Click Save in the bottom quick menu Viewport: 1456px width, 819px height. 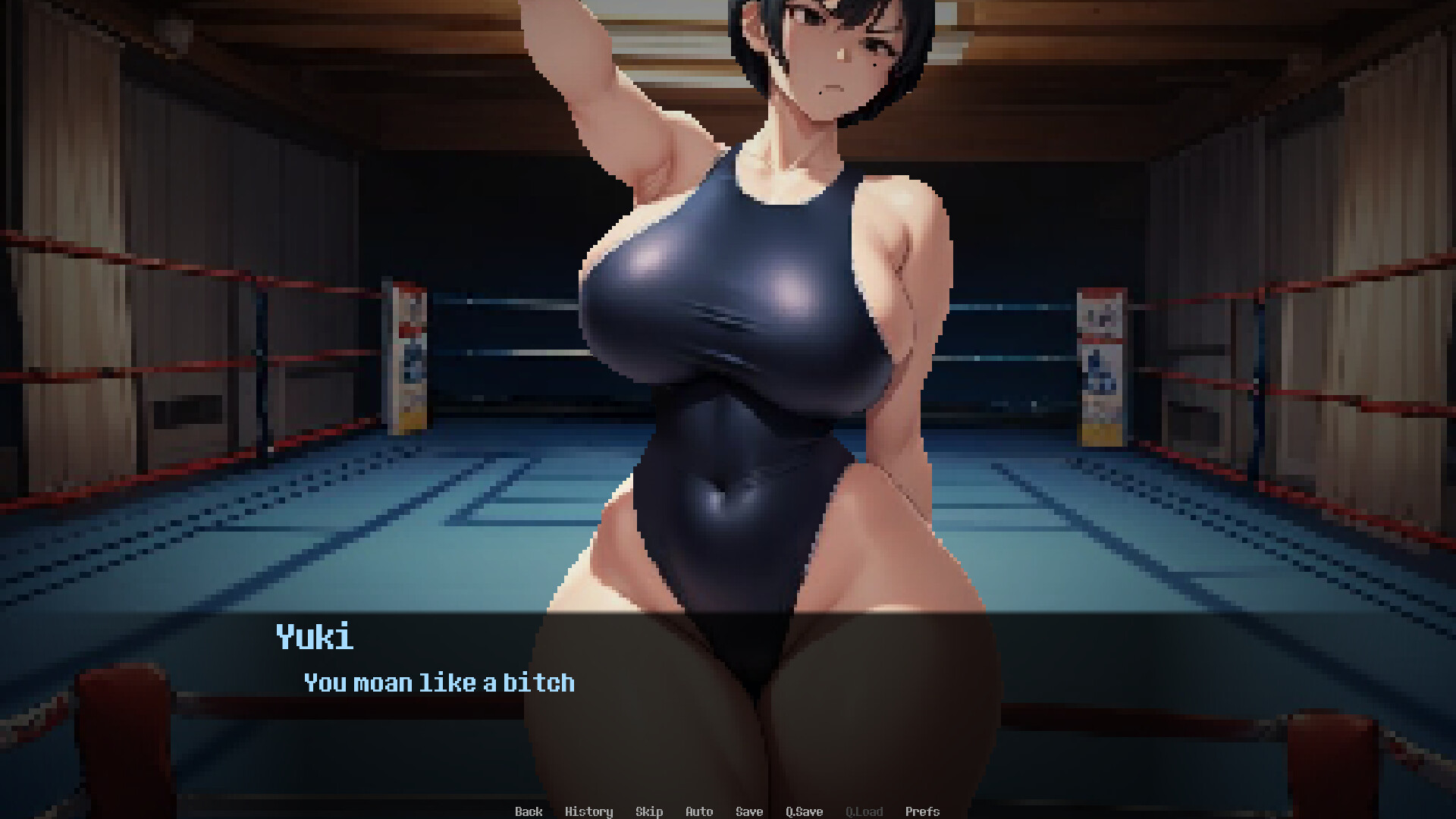point(748,811)
